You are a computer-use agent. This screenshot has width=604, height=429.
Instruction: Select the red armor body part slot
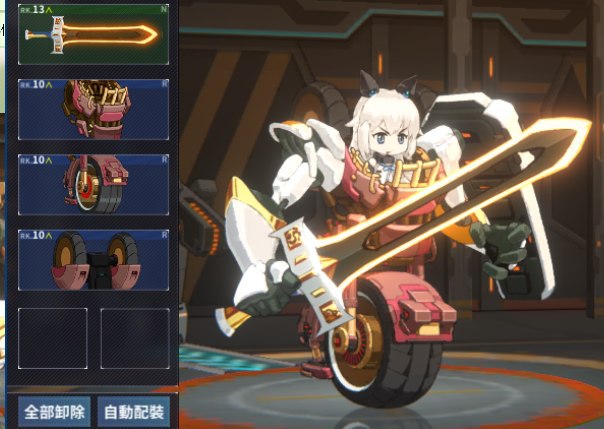93,108
